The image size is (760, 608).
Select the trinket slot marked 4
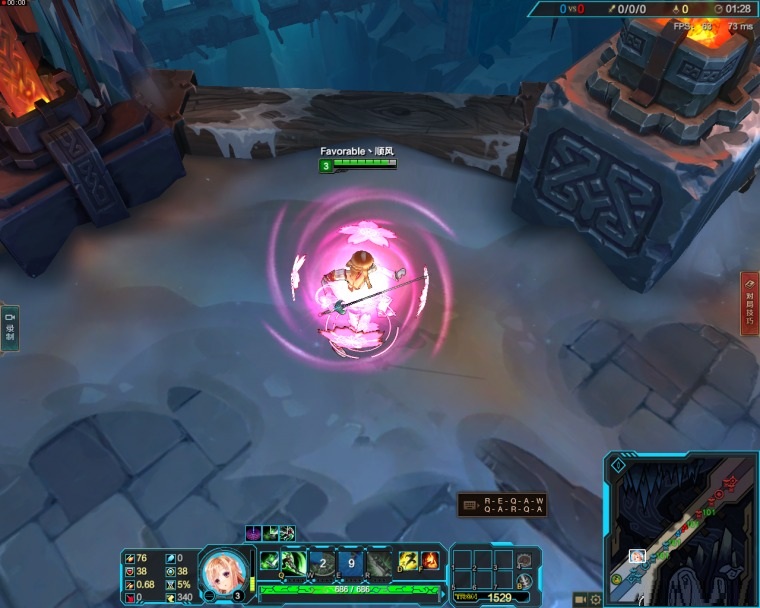pyautogui.click(x=524, y=560)
